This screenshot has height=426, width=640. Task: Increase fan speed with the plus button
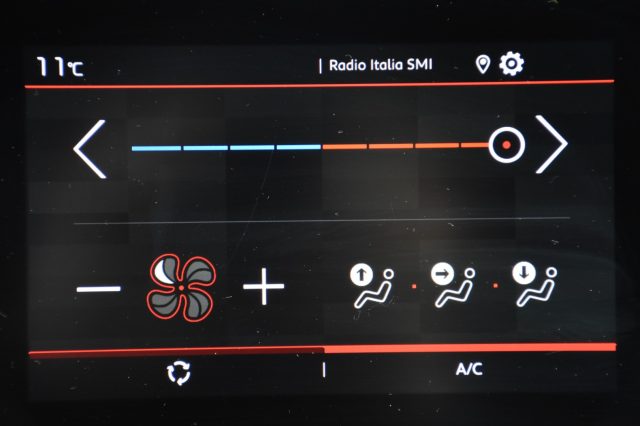click(264, 289)
